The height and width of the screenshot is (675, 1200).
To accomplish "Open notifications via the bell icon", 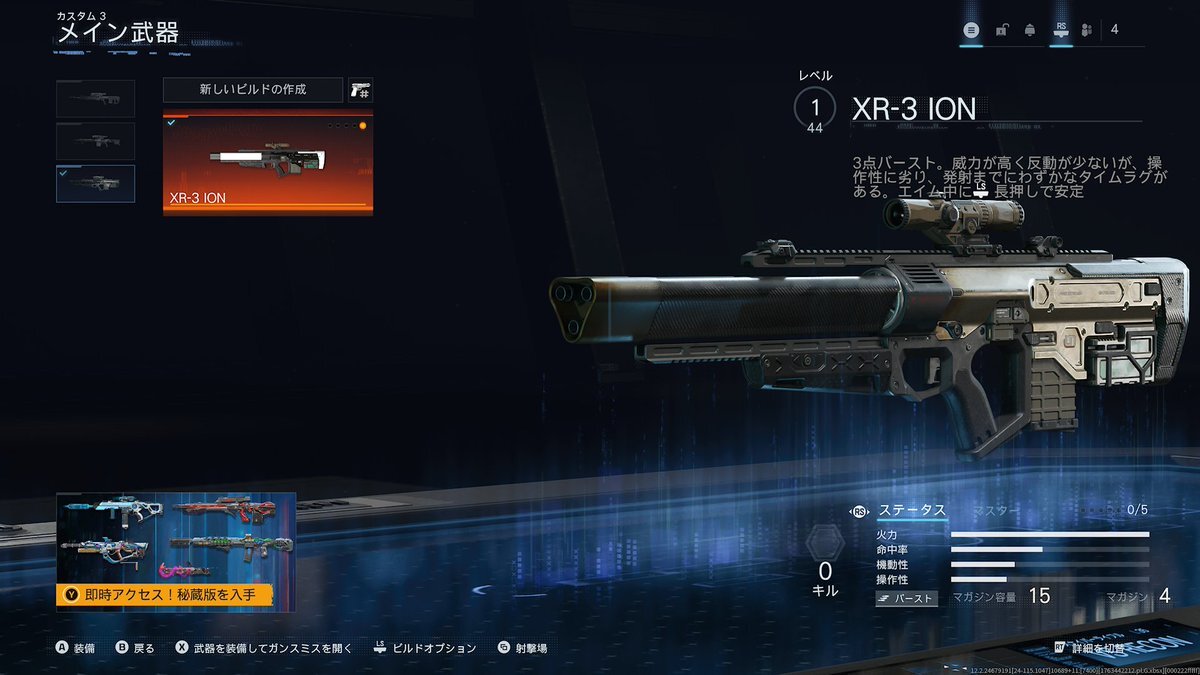I will click(x=1030, y=30).
